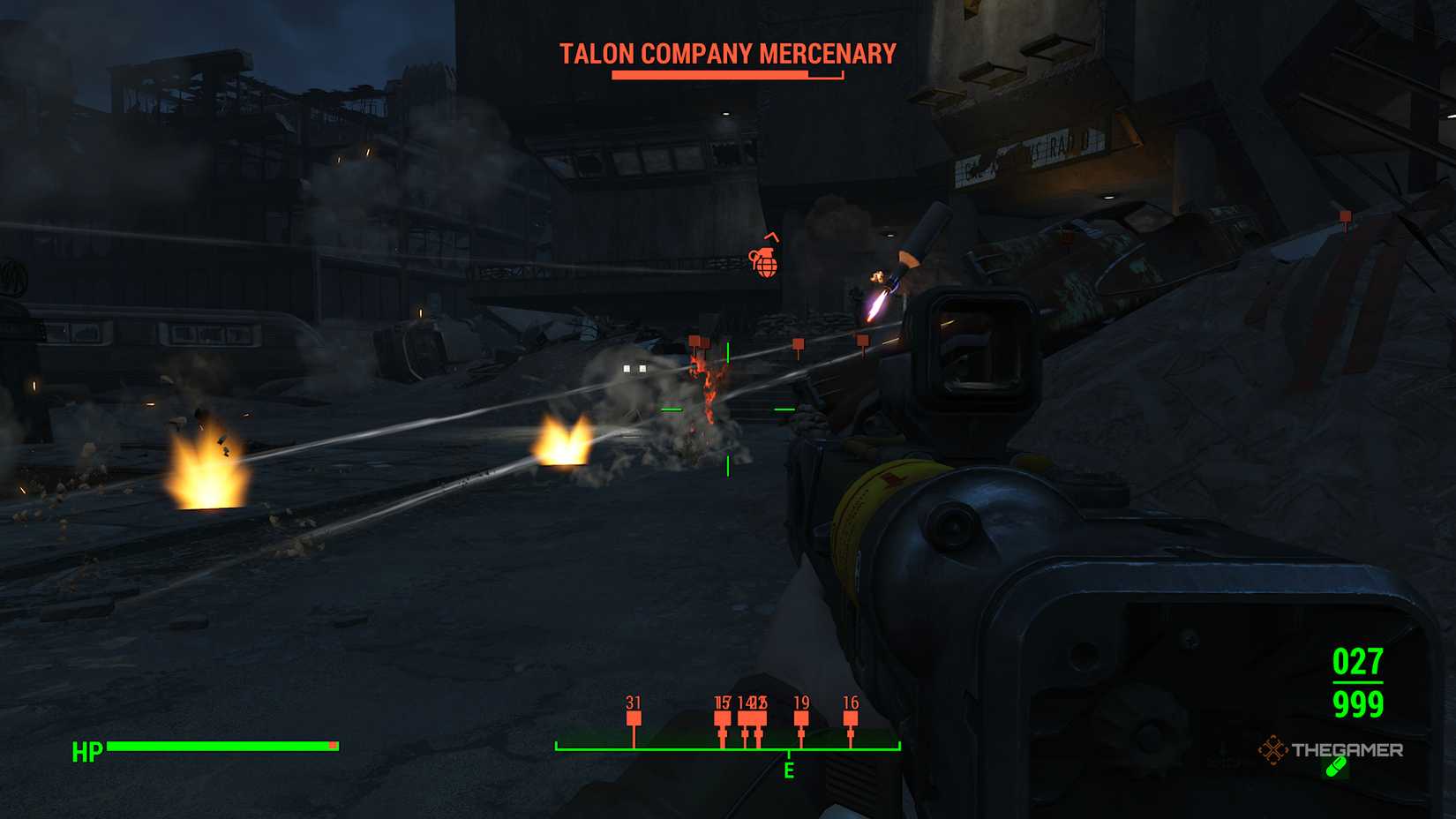Click the THEGAMER crossed-controllers emblem
The width and height of the screenshot is (1456, 819).
point(1273,751)
